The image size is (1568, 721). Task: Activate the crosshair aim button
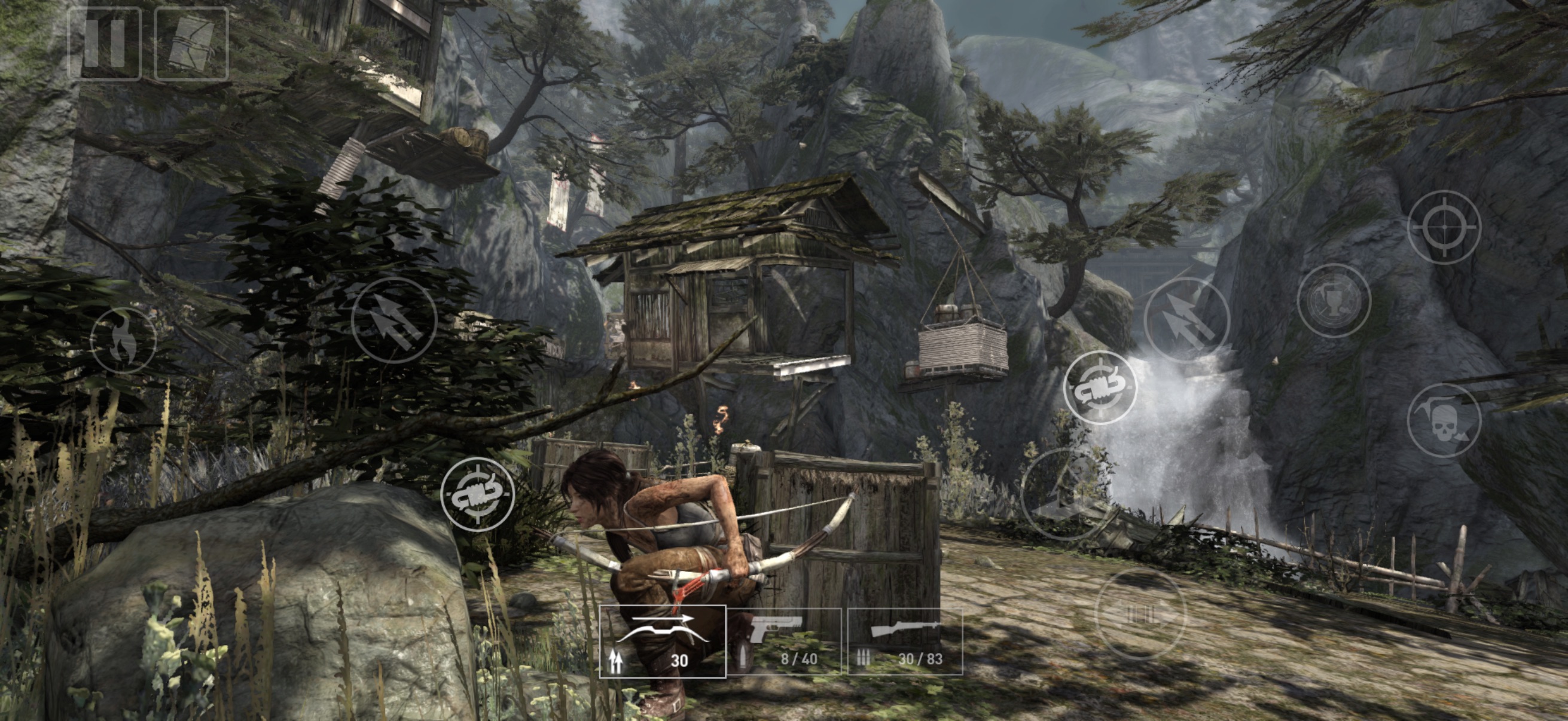(1444, 228)
